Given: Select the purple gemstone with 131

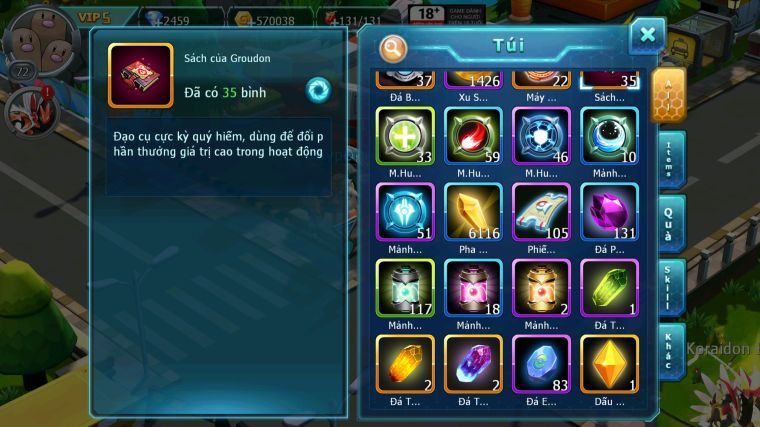Looking at the screenshot, I should [609, 211].
